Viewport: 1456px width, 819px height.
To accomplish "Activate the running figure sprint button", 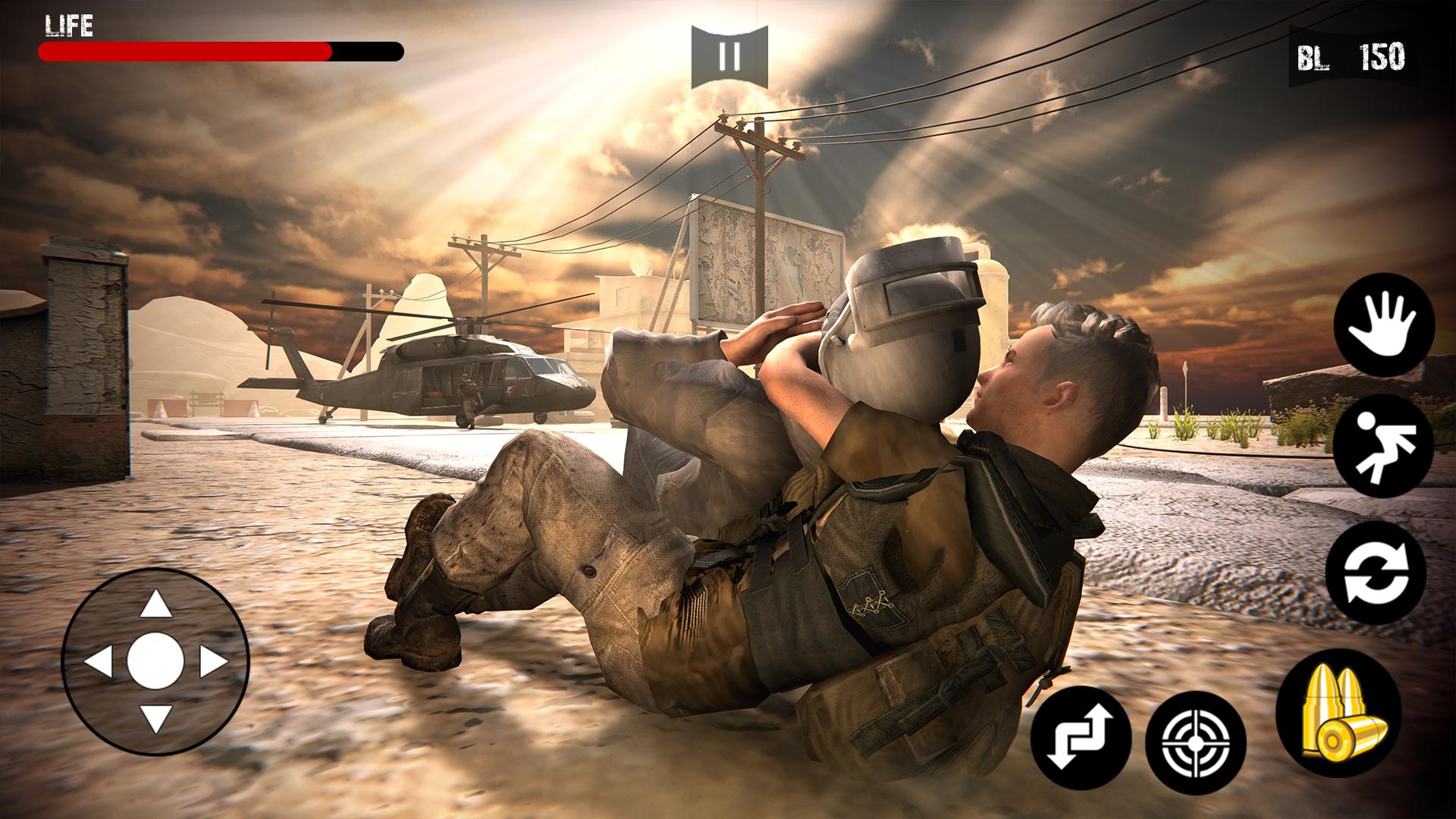I will [x=1383, y=446].
